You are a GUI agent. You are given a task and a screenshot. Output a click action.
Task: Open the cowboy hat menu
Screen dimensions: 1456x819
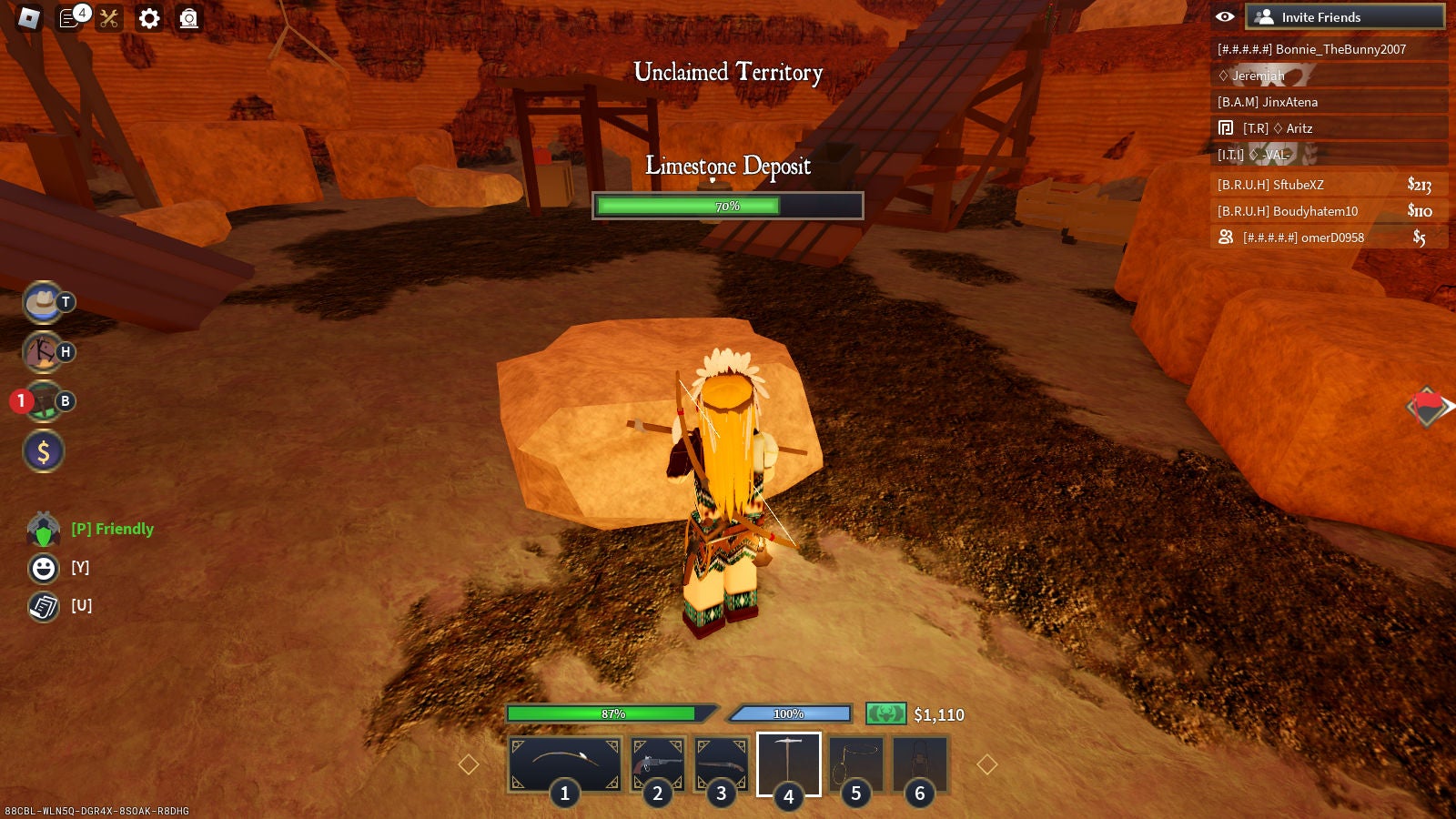43,303
